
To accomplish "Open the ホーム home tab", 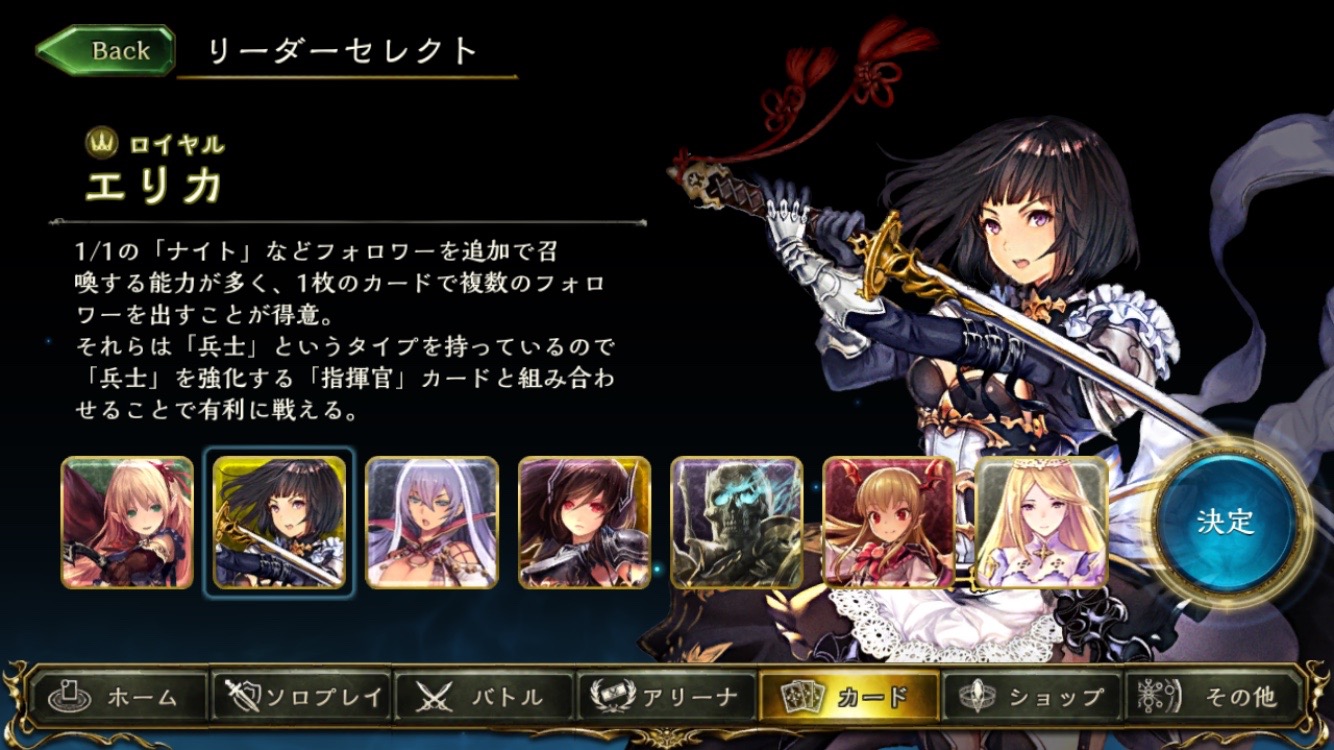I will pos(120,696).
